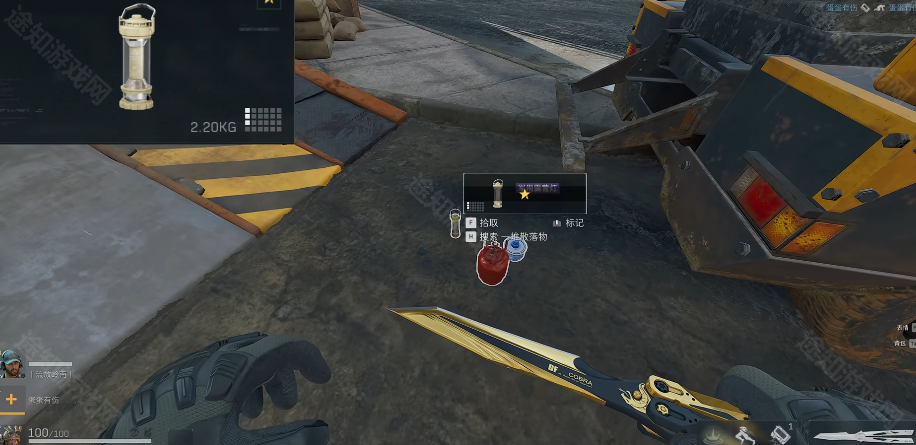Image resolution: width=916 pixels, height=445 pixels.
Task: Click the teammate portrait with teal cap
Action: [12, 364]
